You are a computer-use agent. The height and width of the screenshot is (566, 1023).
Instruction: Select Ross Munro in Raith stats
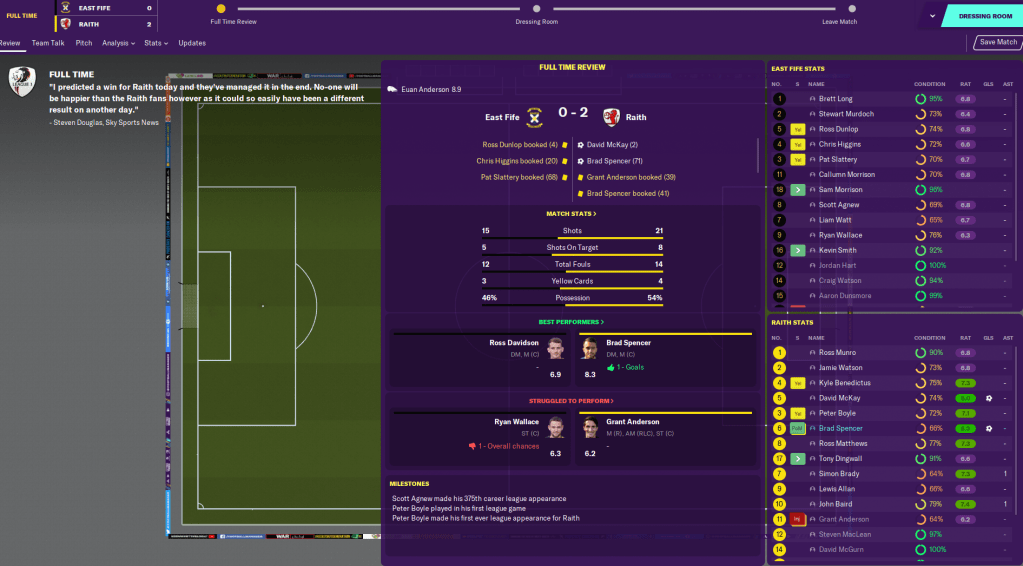838,353
